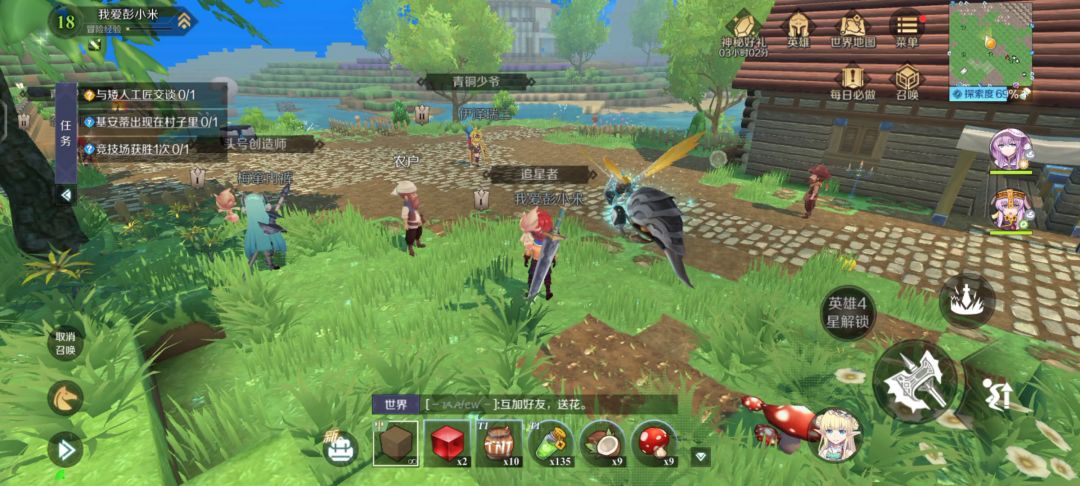This screenshot has height=486, width=1080.
Task: Use the green potion bottle item
Action: point(551,443)
